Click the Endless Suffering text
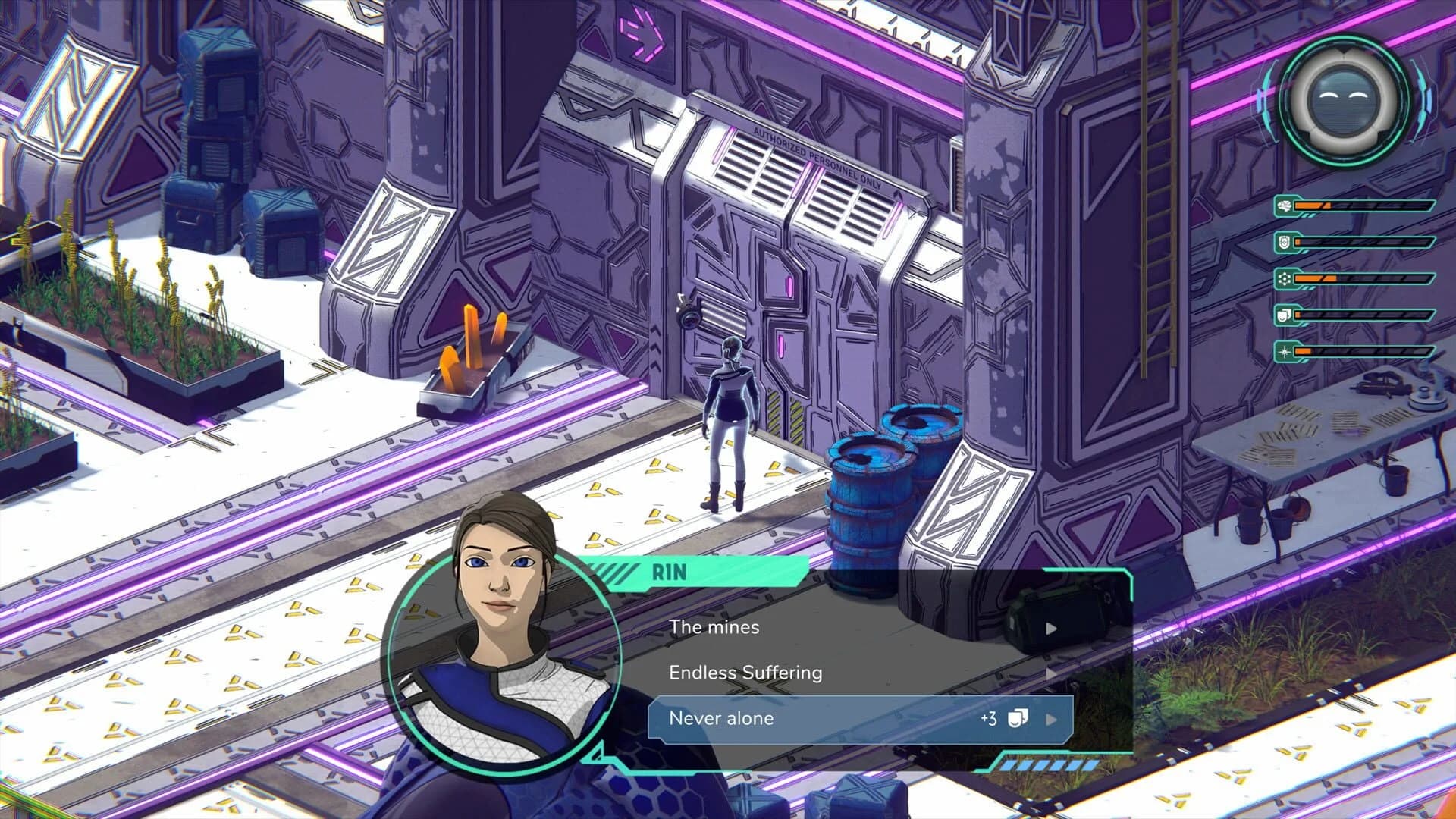The height and width of the screenshot is (819, 1456). (745, 673)
